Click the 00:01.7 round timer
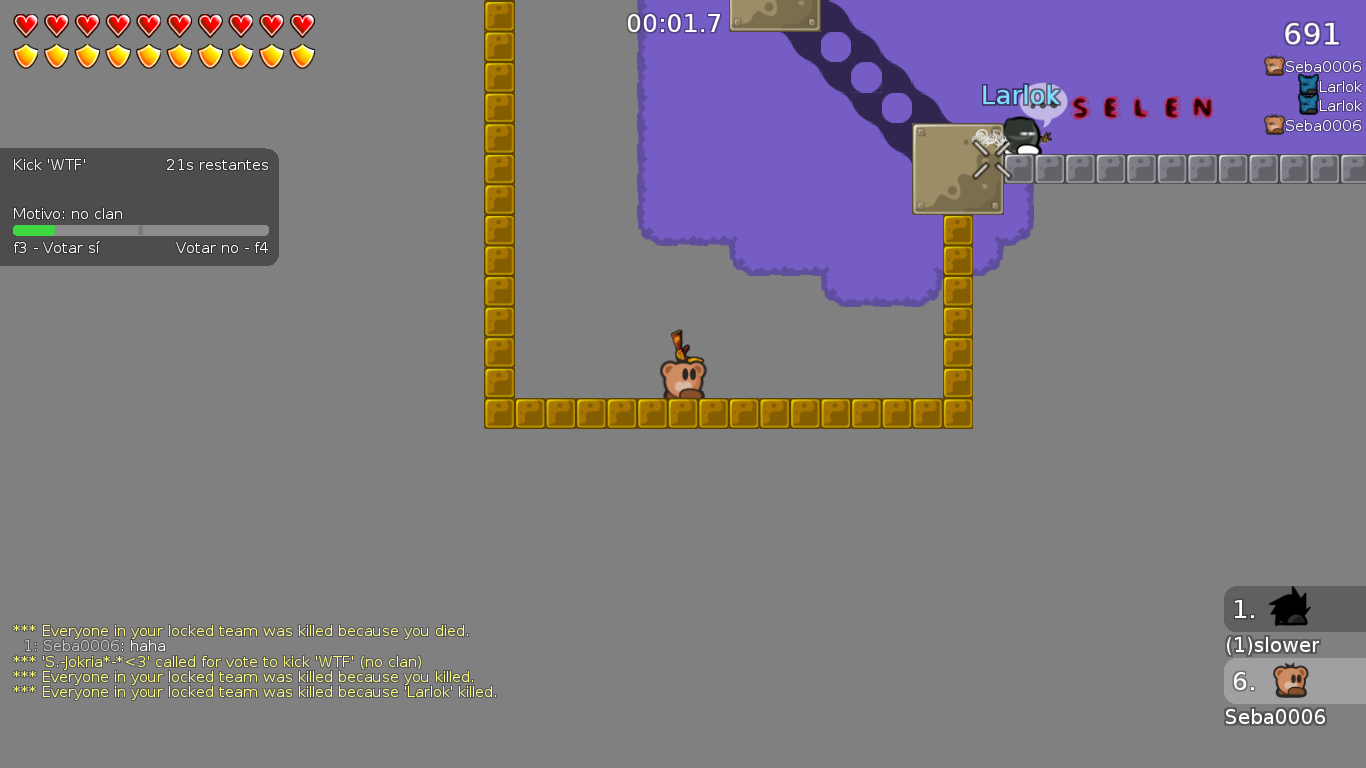This screenshot has height=768, width=1366. tap(674, 23)
